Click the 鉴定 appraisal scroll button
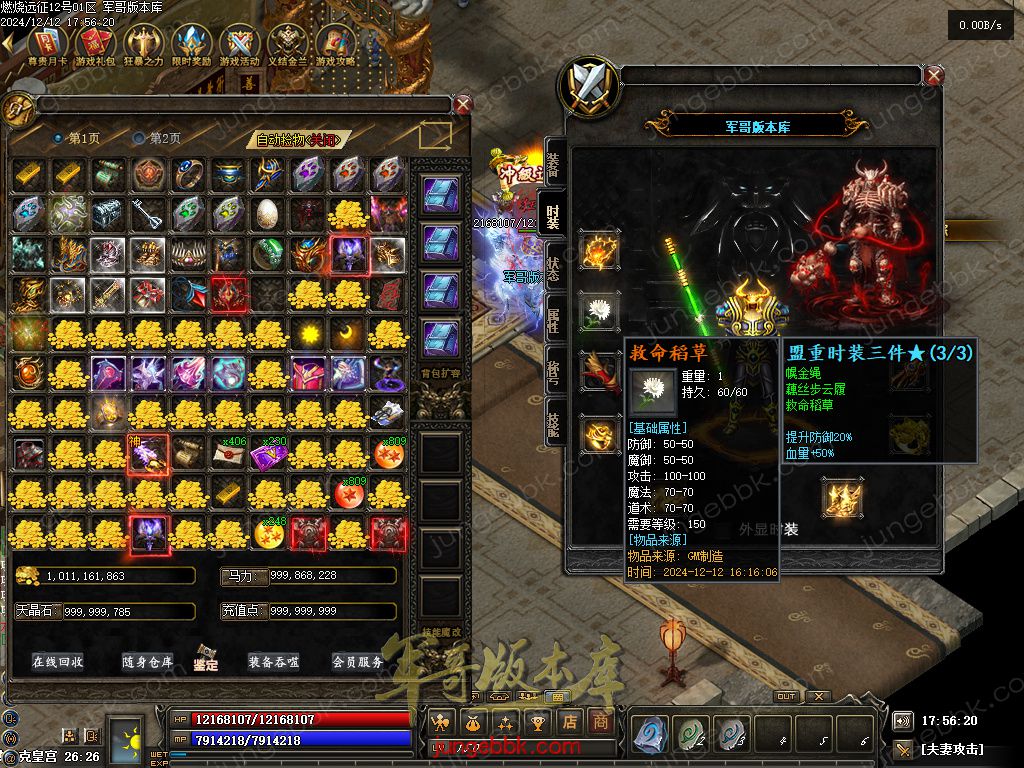This screenshot has height=768, width=1024. pyautogui.click(x=206, y=659)
